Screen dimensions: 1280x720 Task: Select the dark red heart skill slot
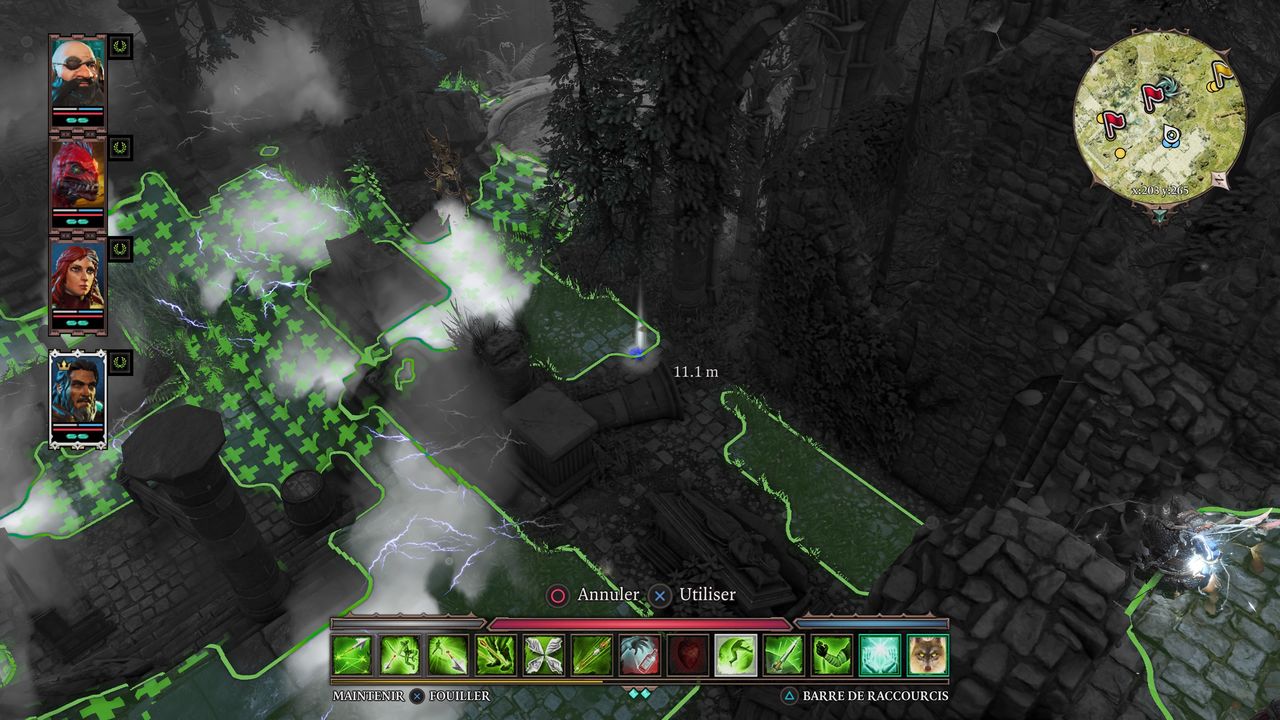687,655
